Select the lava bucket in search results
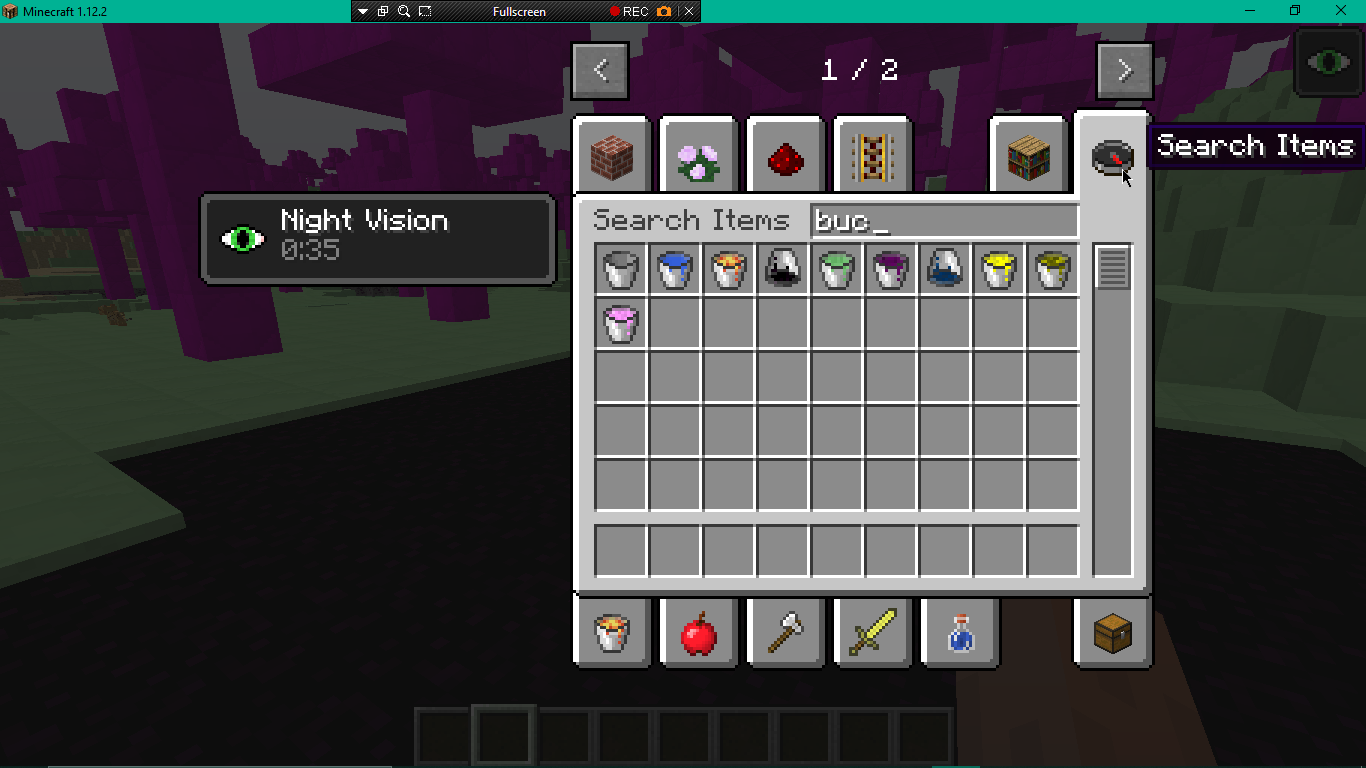 pyautogui.click(x=728, y=268)
